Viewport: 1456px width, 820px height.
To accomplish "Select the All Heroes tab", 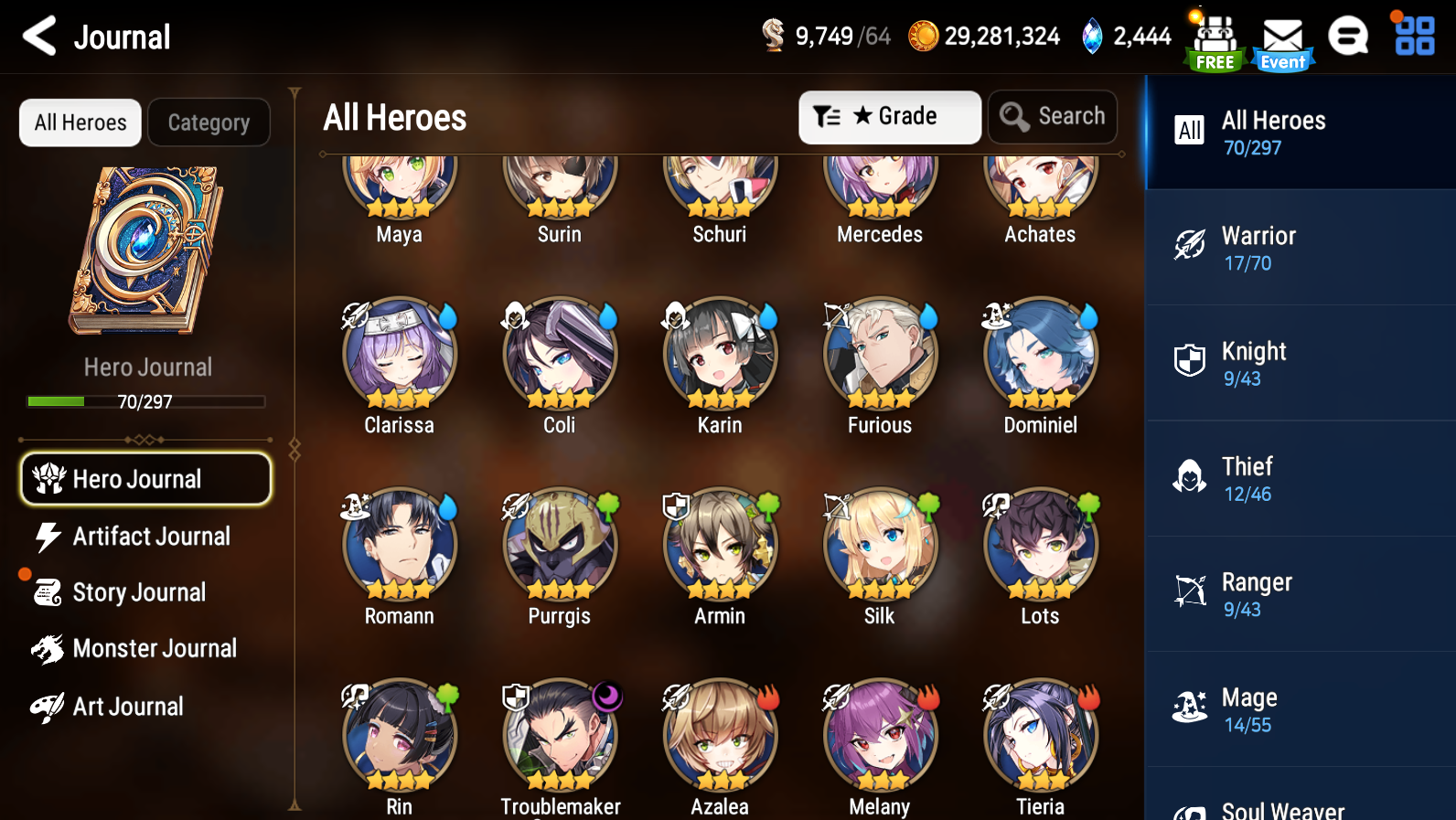I will point(80,122).
